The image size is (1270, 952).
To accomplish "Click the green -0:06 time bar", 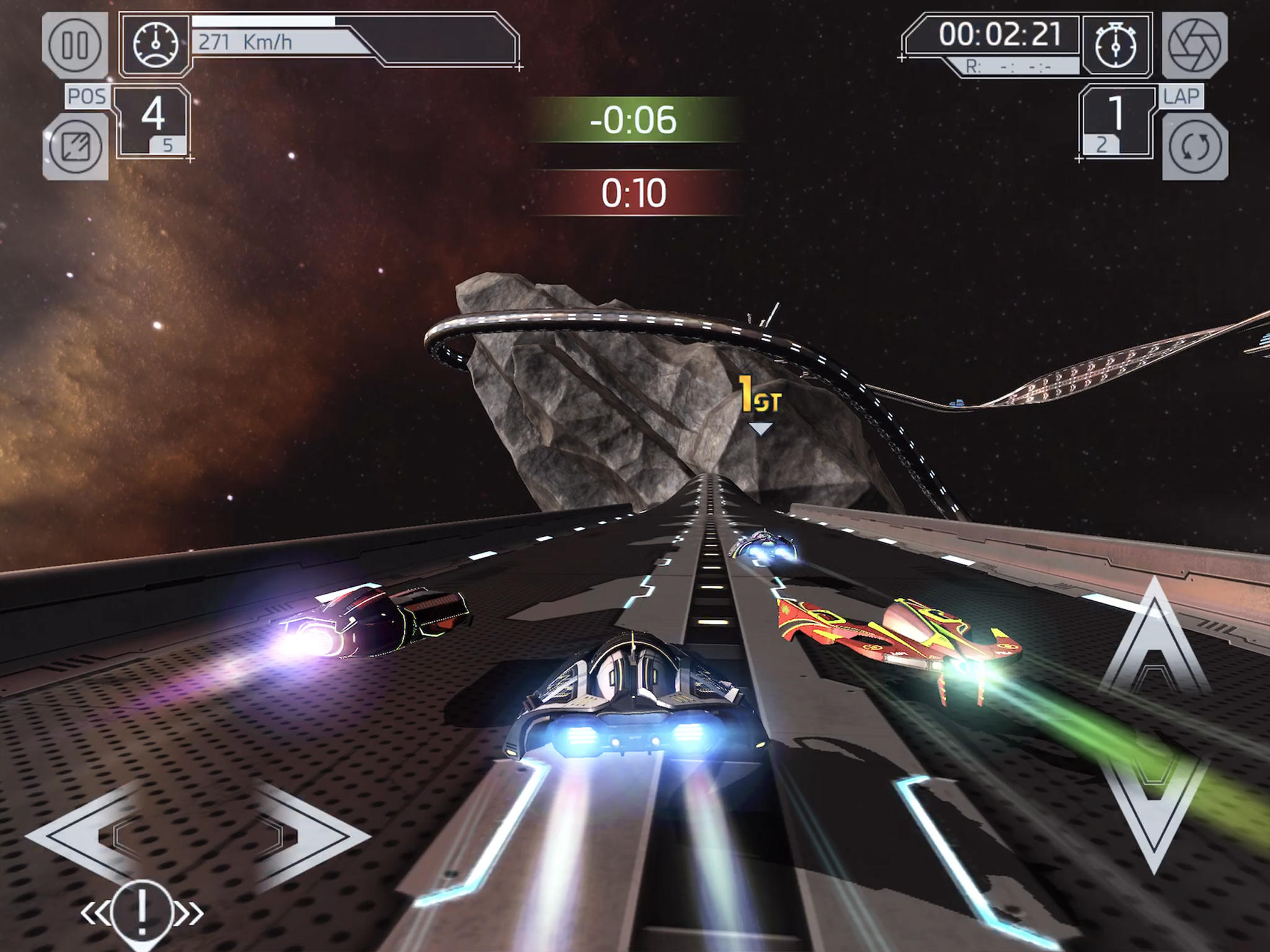I will tap(634, 120).
